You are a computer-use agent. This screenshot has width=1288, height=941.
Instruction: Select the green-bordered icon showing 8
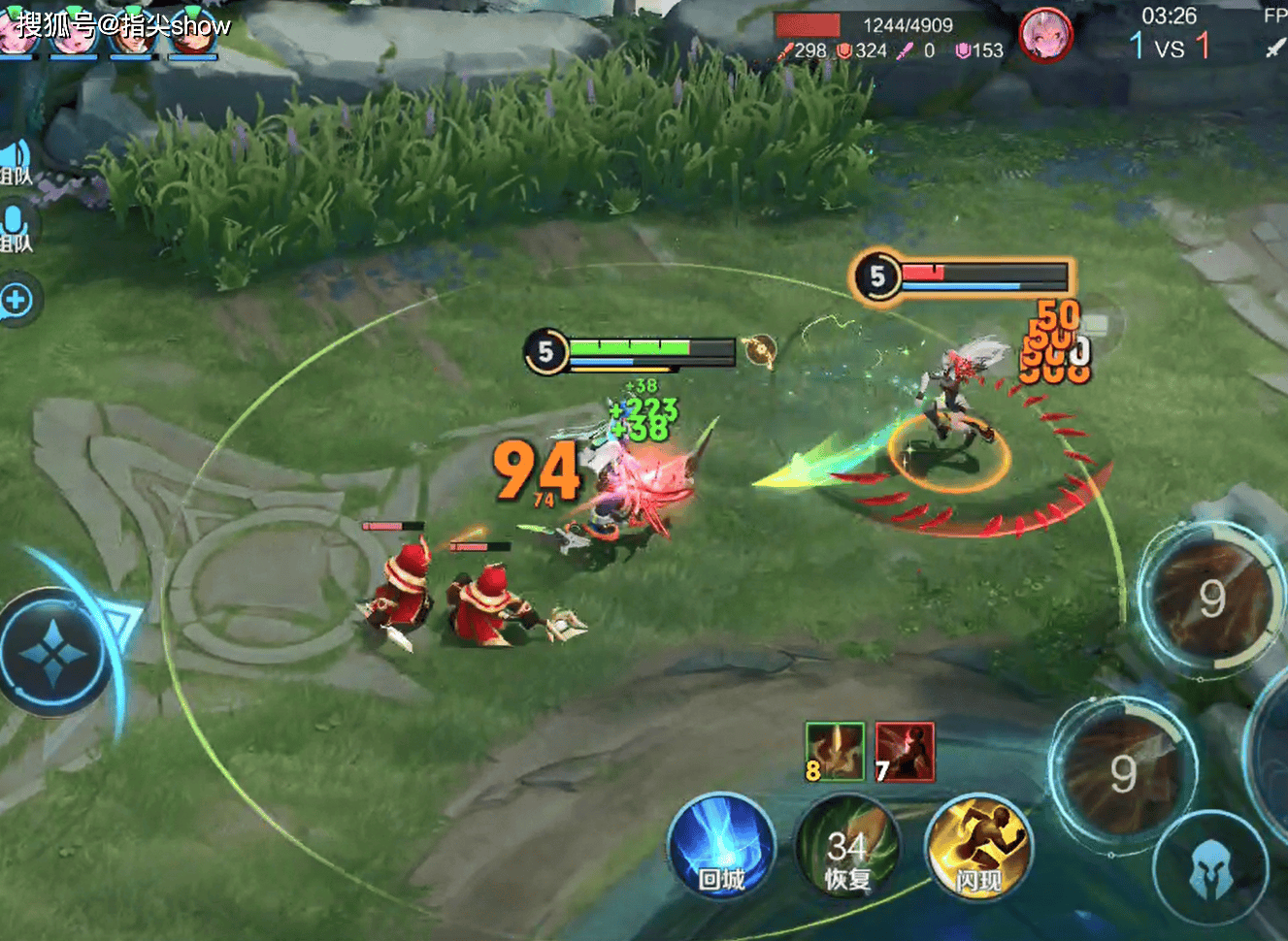[834, 752]
